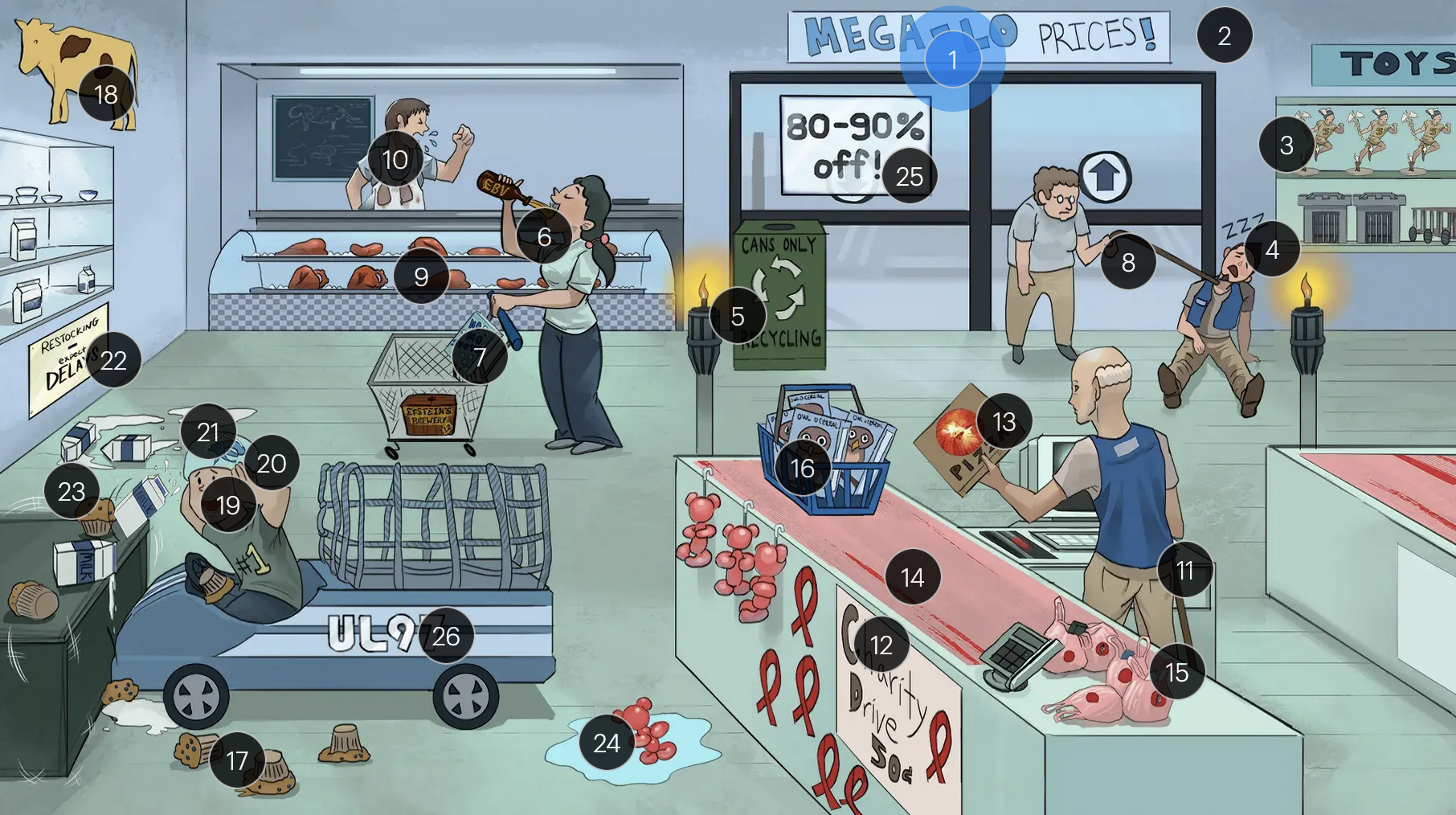Open marker 17 near the spilled muffins
The width and height of the screenshot is (1456, 815).
click(236, 760)
